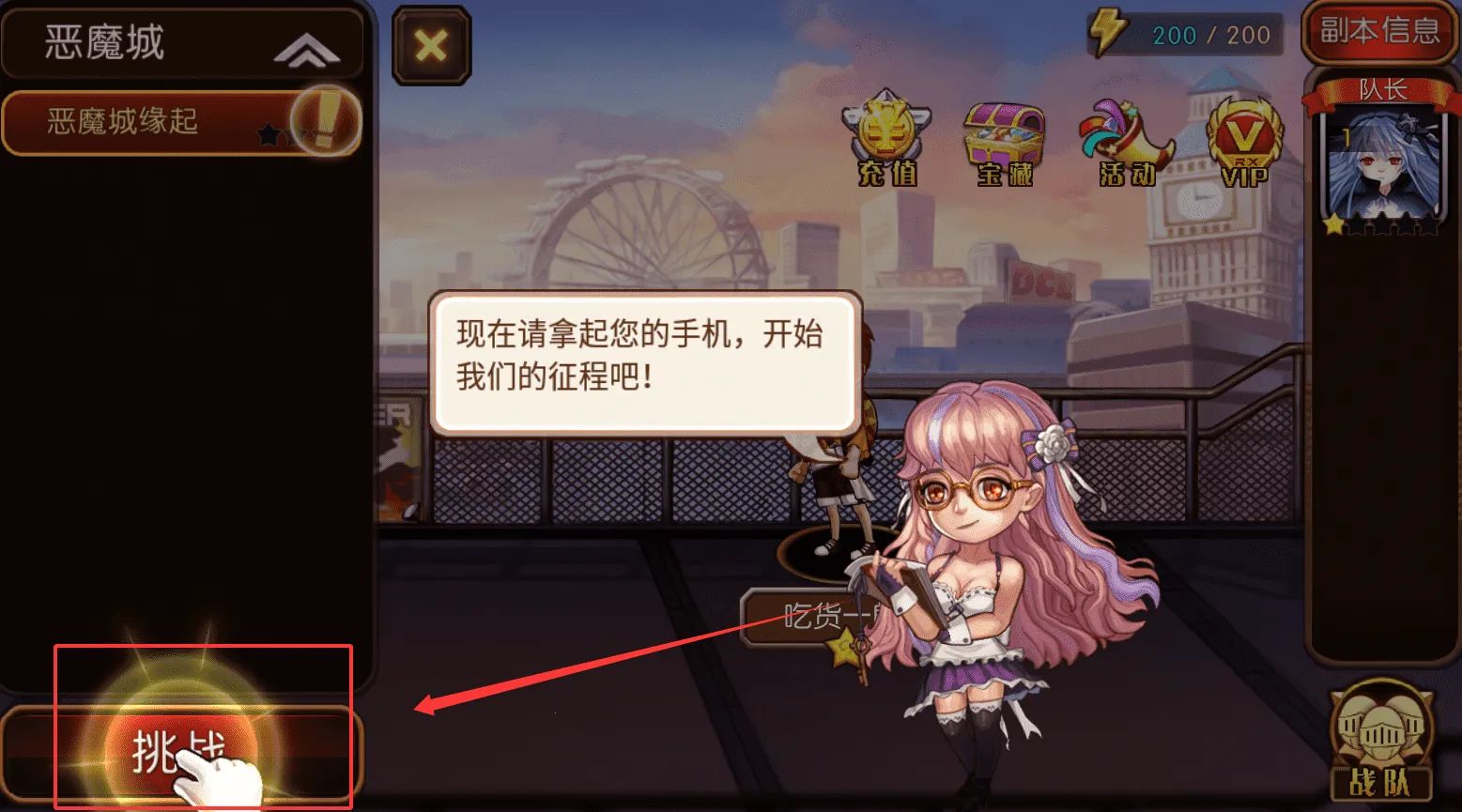This screenshot has width=1462, height=812.
Task: Close the stage screen with the X button
Action: pyautogui.click(x=430, y=45)
